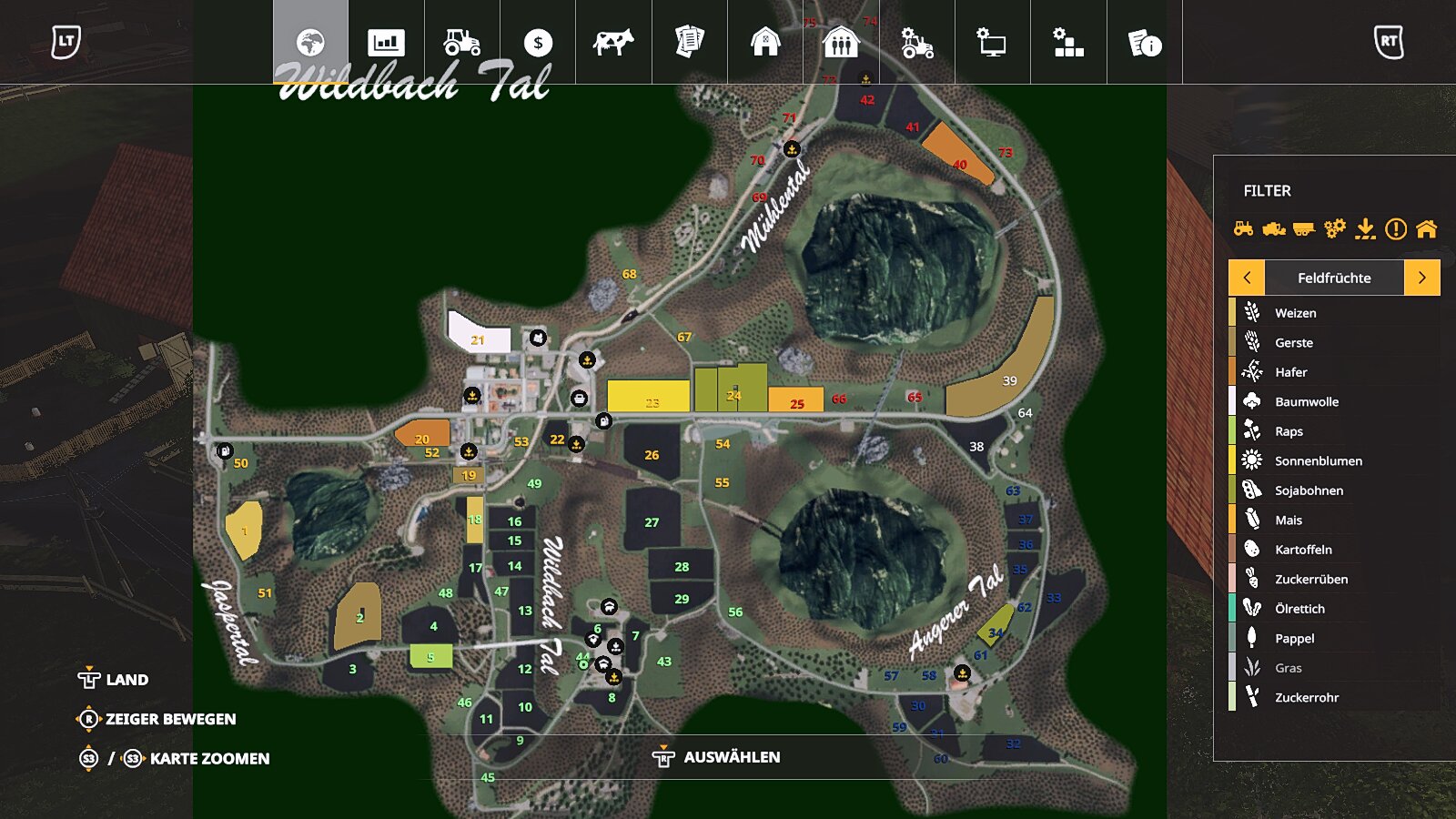Image resolution: width=1456 pixels, height=819 pixels.
Task: Go to next filter category arrow
Action: tap(1421, 278)
